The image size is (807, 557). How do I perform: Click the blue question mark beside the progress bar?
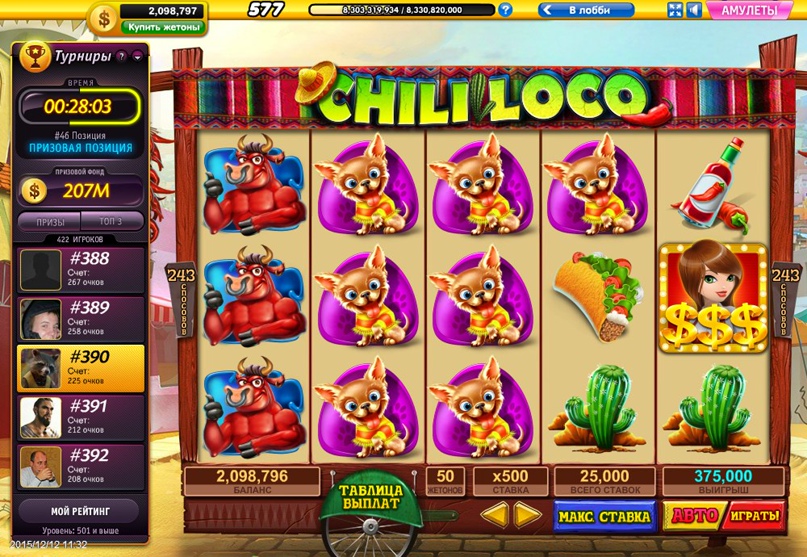(x=506, y=10)
